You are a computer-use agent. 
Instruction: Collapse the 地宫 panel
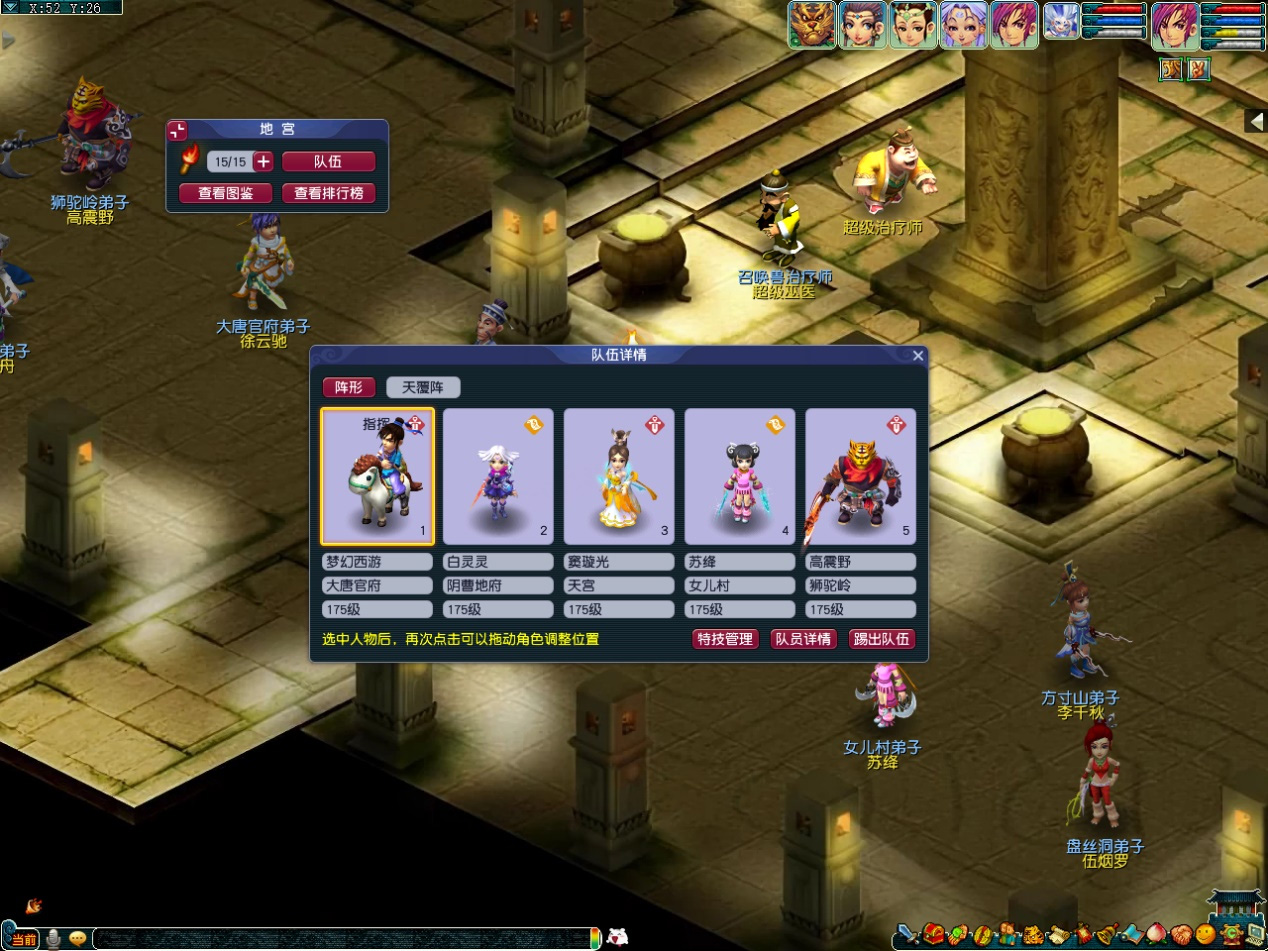(x=178, y=131)
